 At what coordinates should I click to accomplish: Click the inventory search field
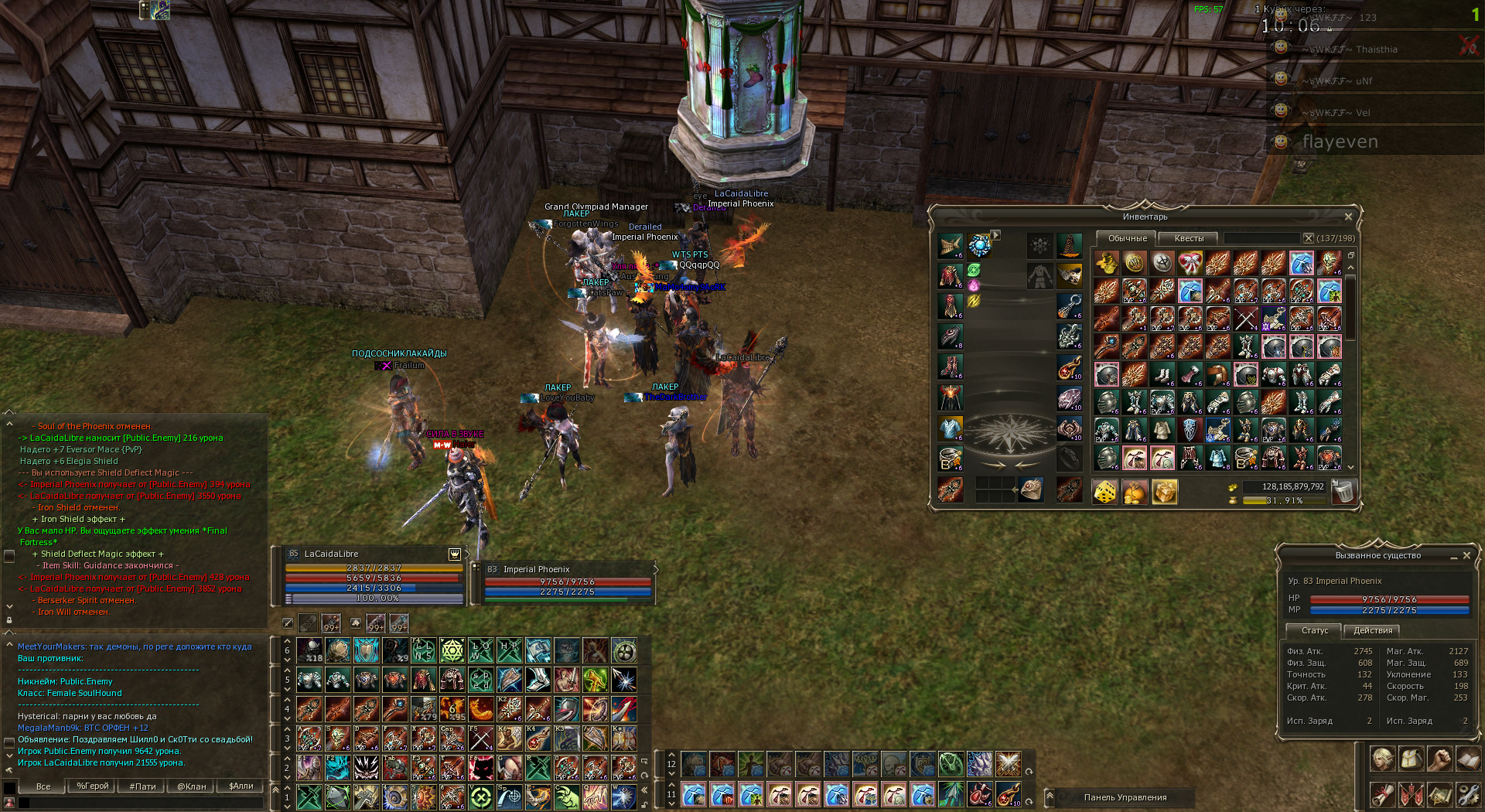[x=1262, y=238]
